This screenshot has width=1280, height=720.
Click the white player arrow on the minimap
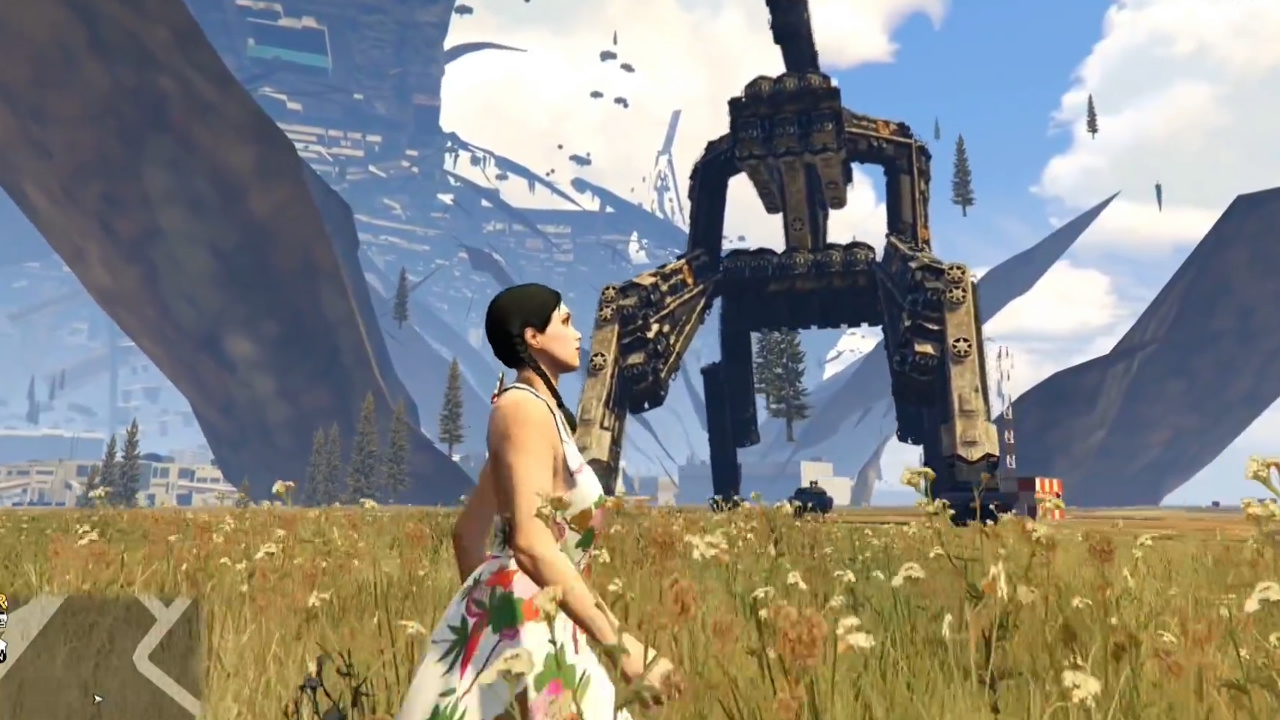[x=97, y=699]
